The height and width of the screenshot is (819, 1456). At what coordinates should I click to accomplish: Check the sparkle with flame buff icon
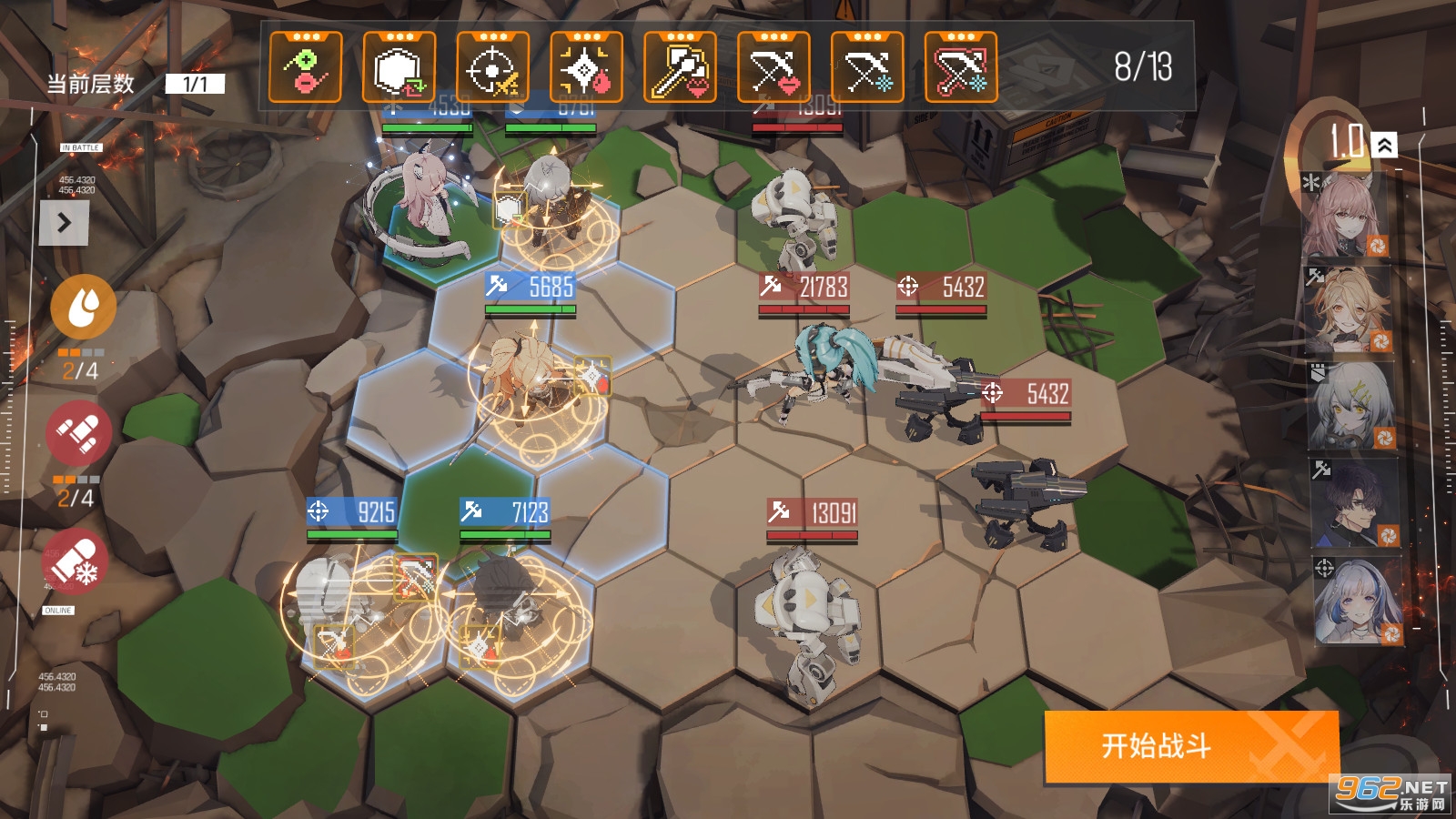point(586,68)
